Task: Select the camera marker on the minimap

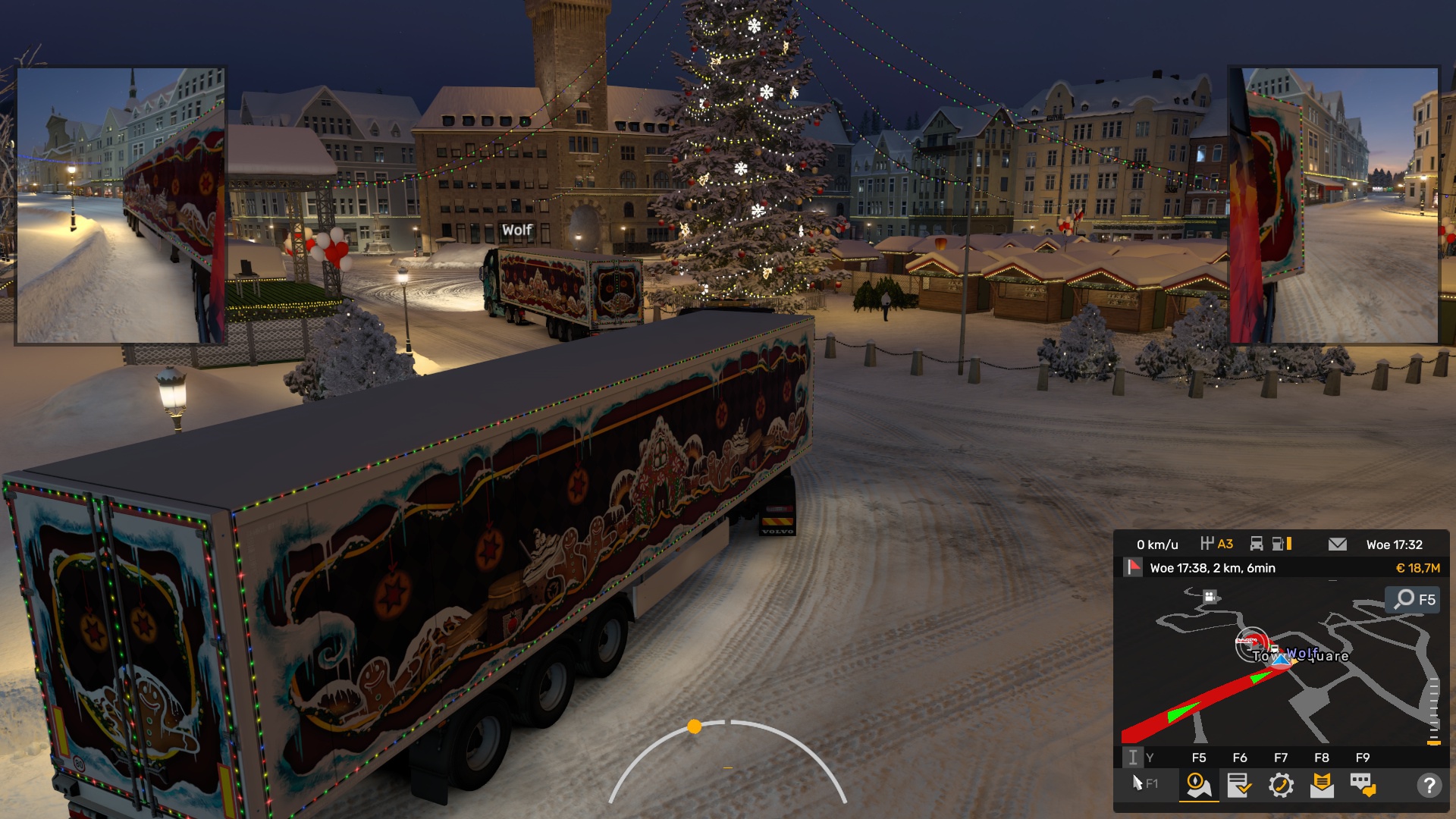Action: pos(1210,597)
